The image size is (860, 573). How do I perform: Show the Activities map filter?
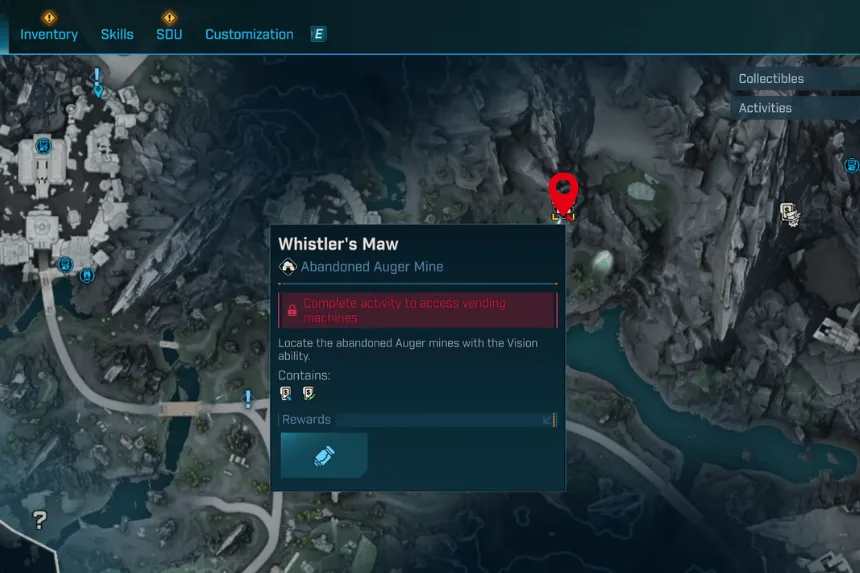click(x=765, y=108)
